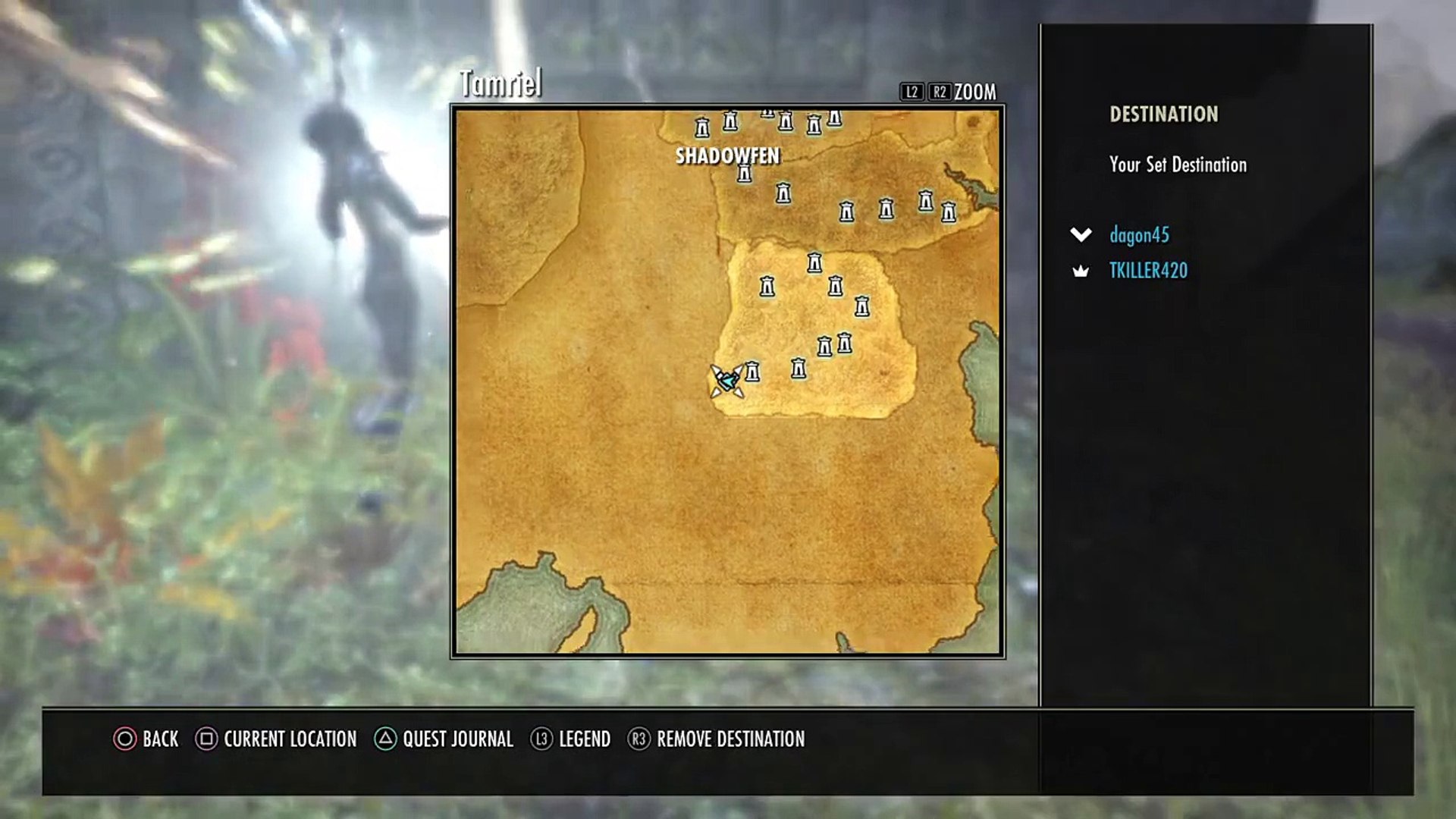Viewport: 1456px width, 819px height.
Task: Select the TKILLER420 group leader entry
Action: click(x=1148, y=271)
